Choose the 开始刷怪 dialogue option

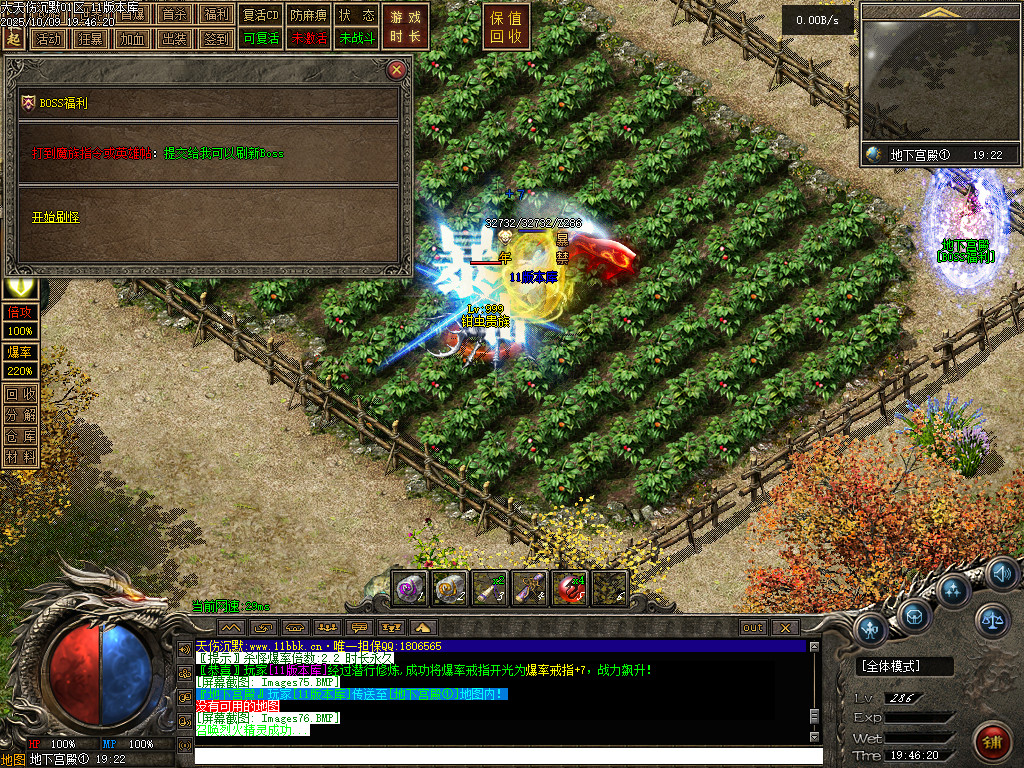click(x=55, y=217)
